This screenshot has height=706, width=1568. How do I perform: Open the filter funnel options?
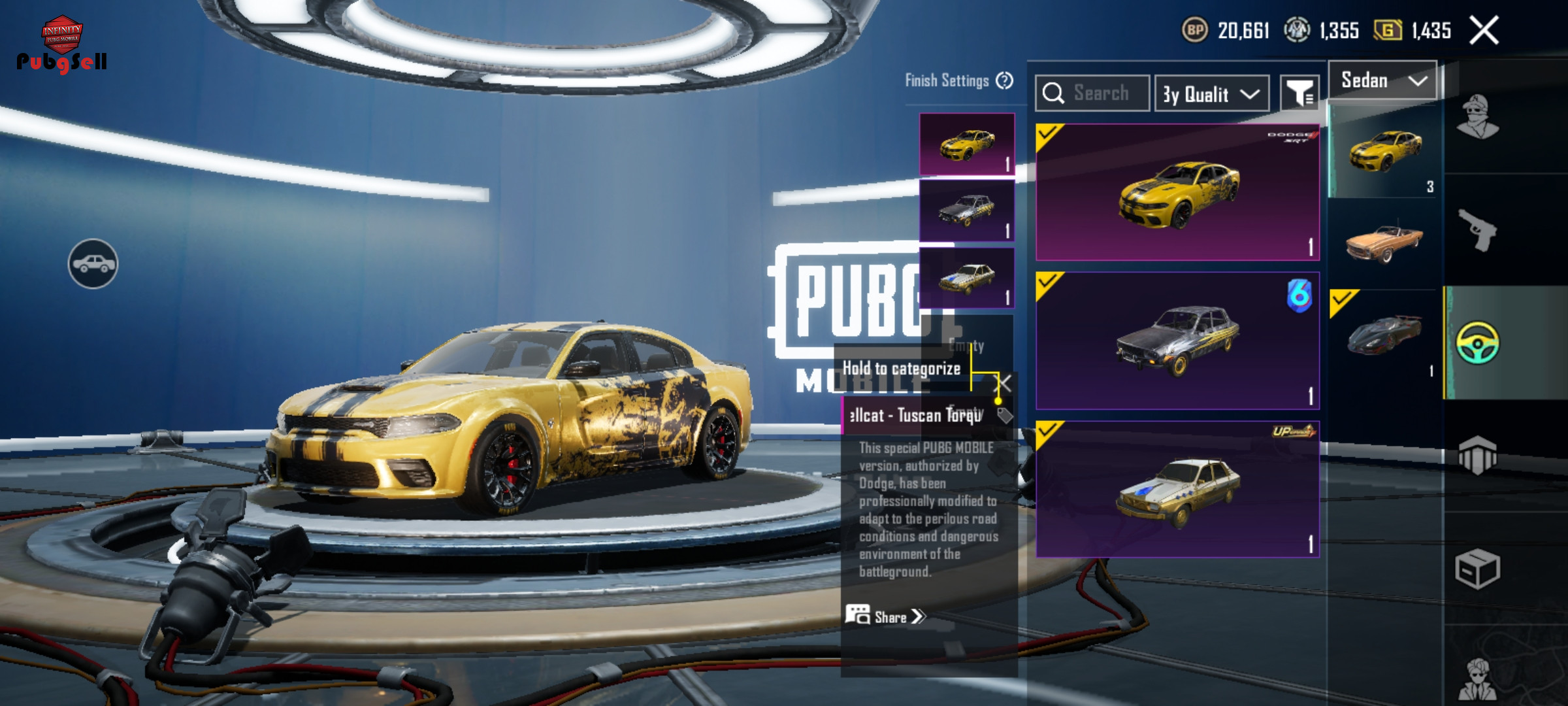coord(1299,94)
